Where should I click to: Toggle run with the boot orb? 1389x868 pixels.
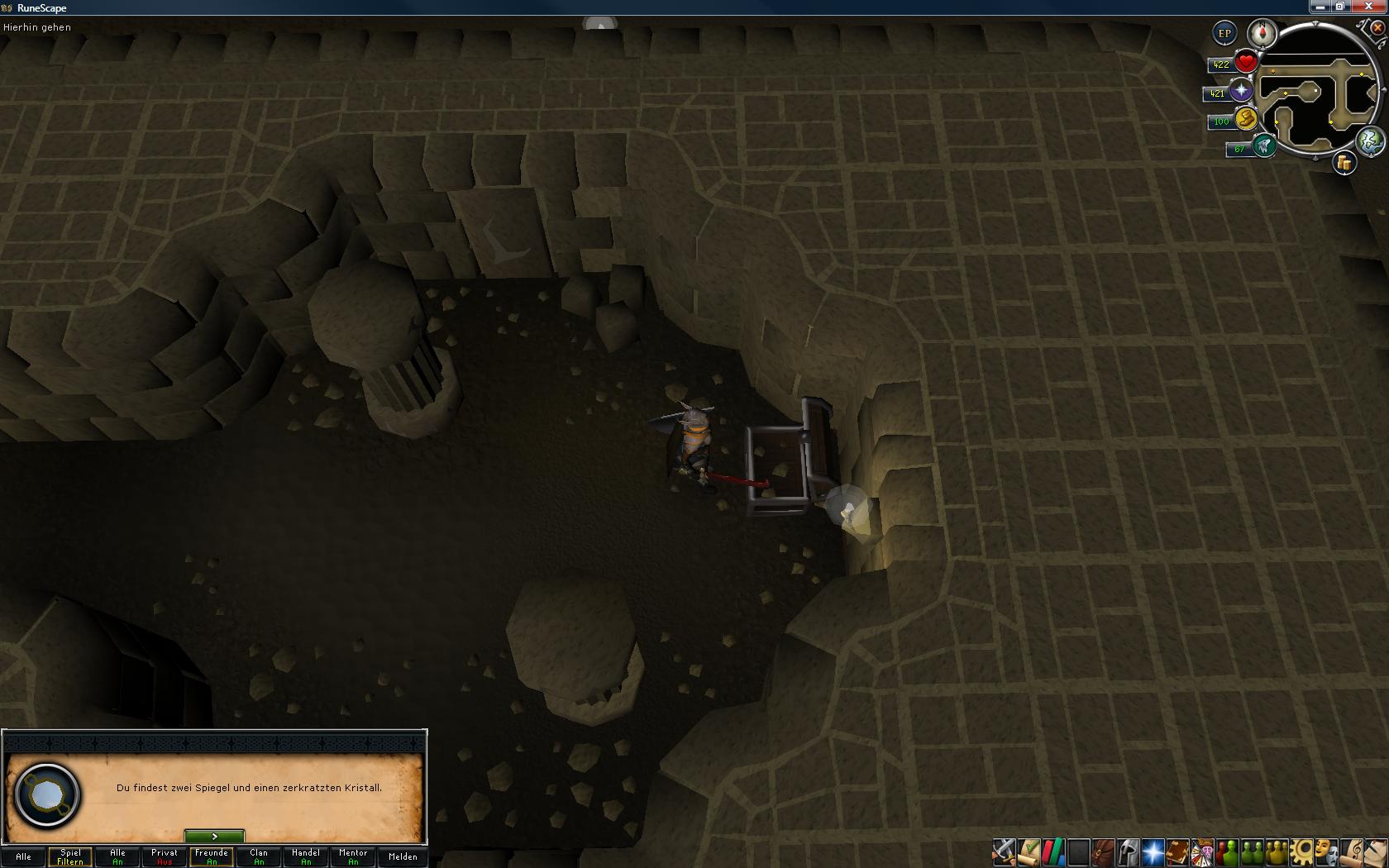click(1246, 120)
